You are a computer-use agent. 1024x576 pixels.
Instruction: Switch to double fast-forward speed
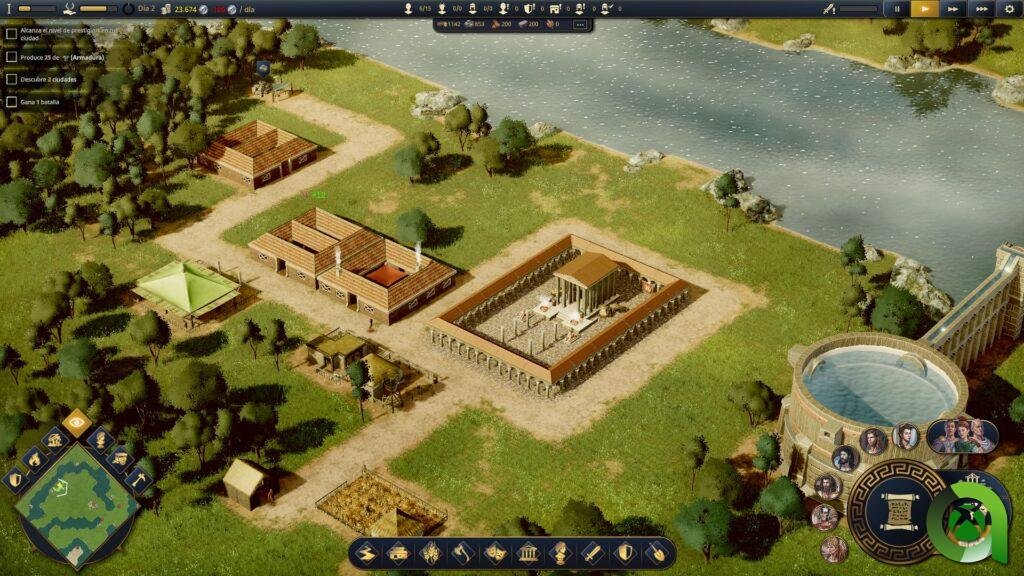[953, 8]
